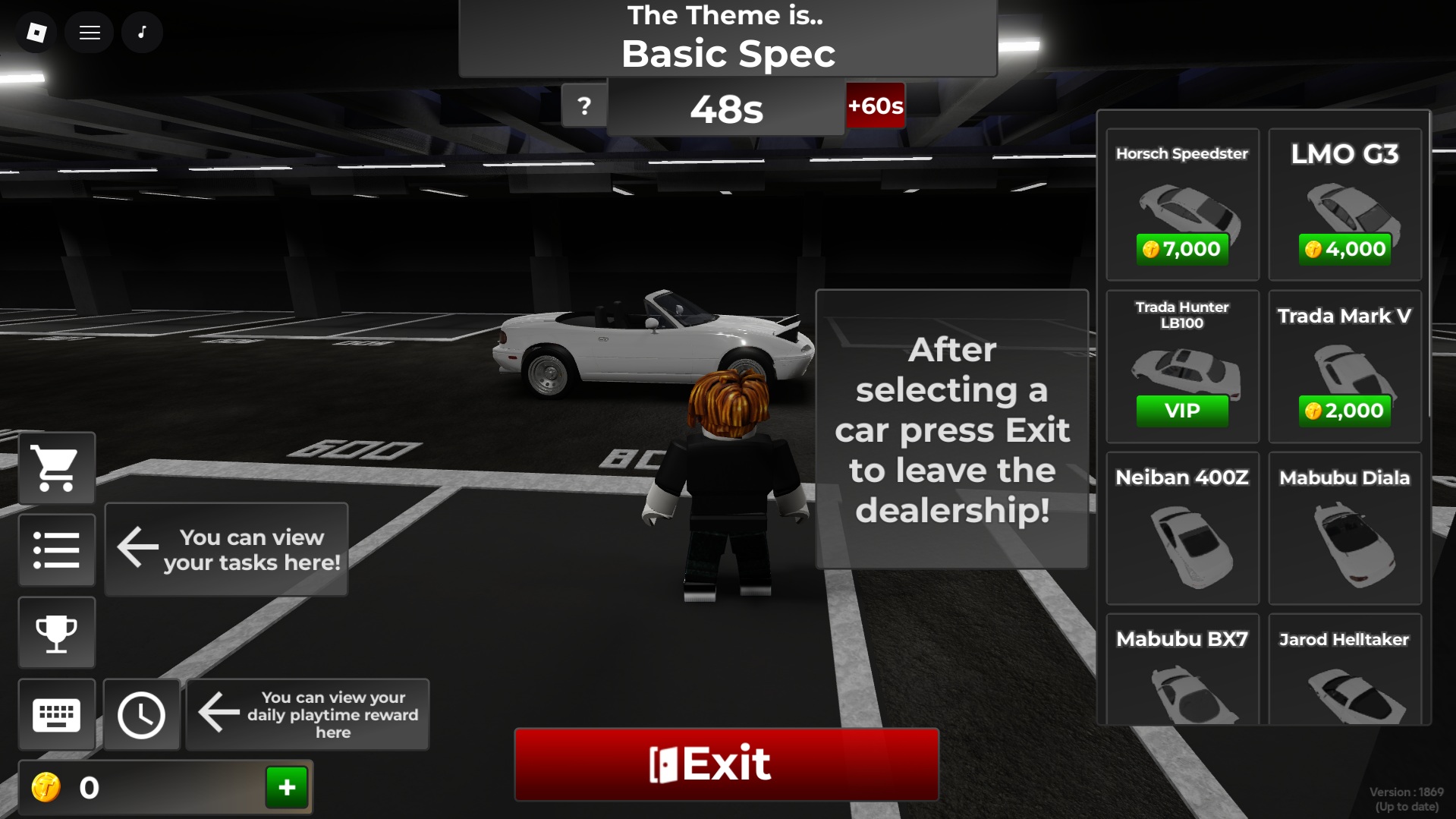The width and height of the screenshot is (1456, 819).
Task: Toggle the music note sound icon
Action: (142, 32)
